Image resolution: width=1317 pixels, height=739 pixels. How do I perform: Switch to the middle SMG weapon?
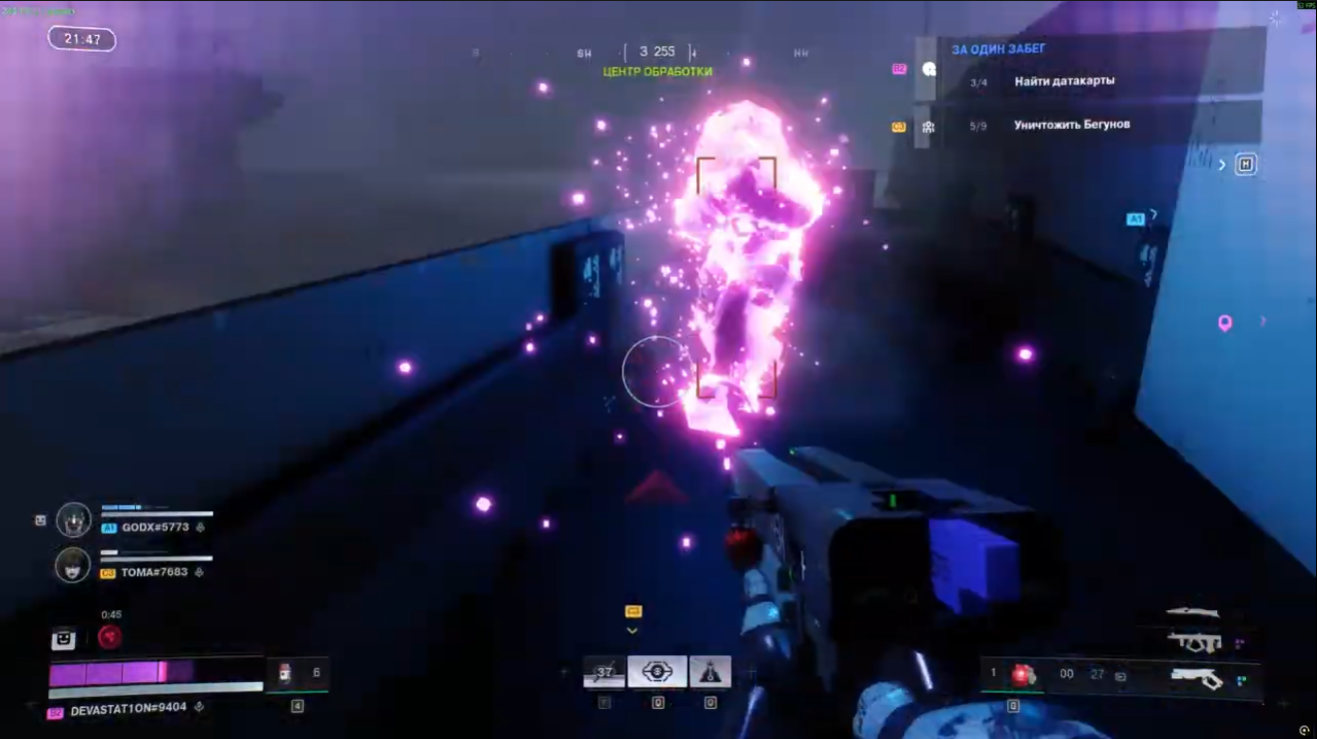click(1195, 641)
